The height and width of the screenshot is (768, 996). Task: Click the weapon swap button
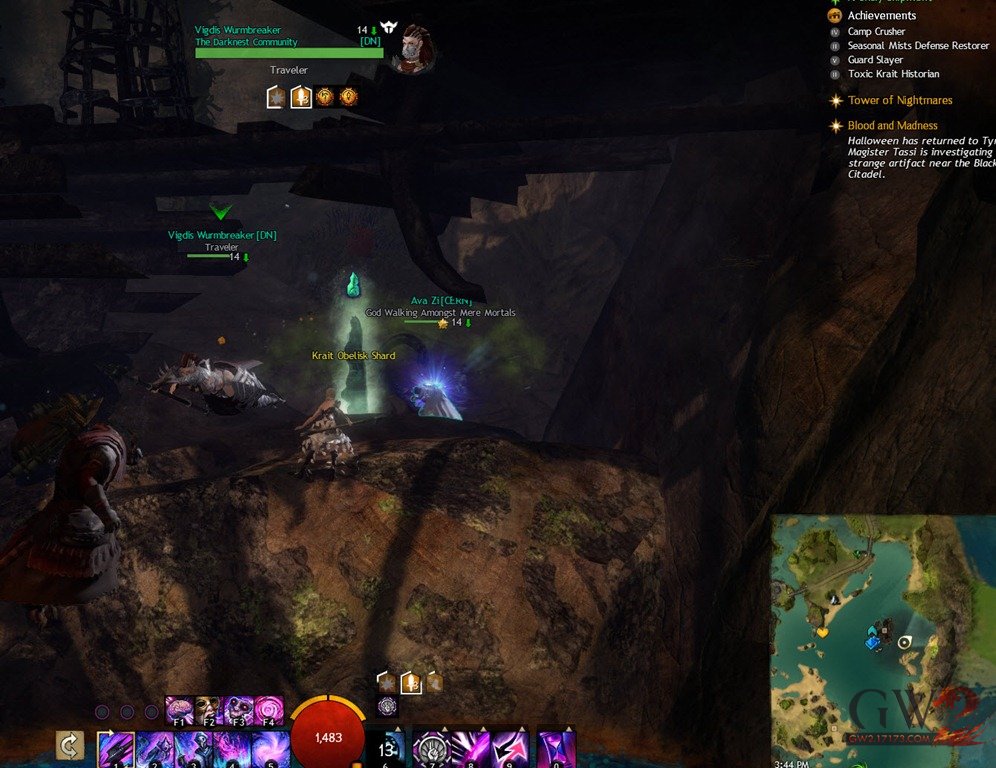pos(69,746)
